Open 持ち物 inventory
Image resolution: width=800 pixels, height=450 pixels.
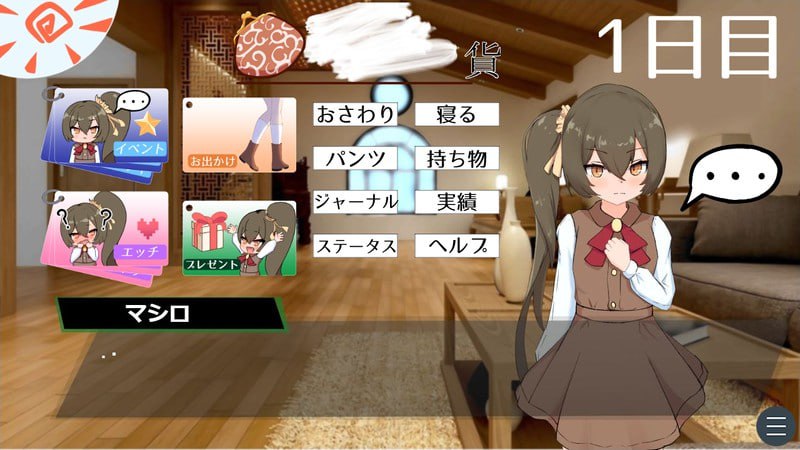click(x=456, y=158)
